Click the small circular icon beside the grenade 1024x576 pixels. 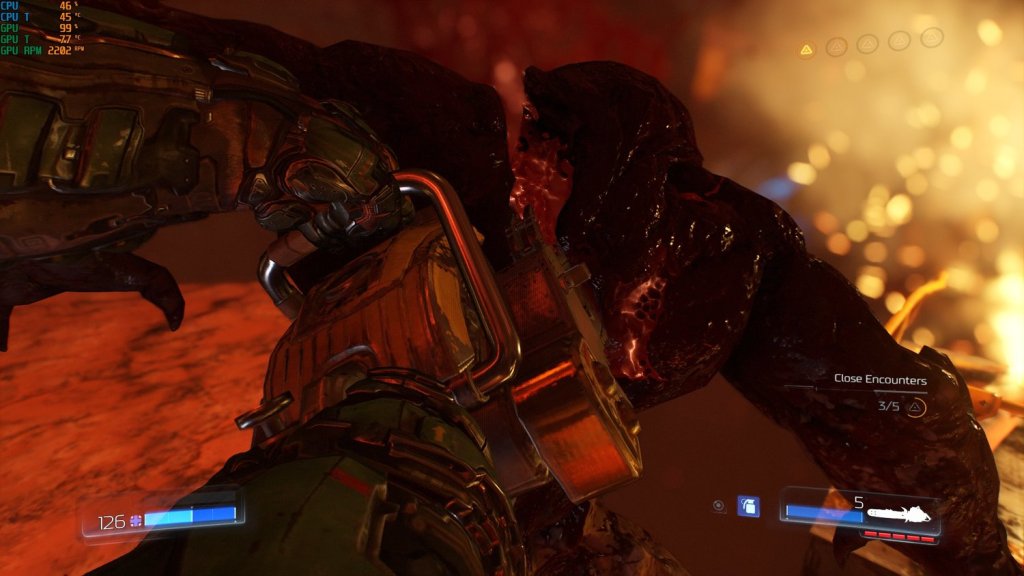point(719,507)
